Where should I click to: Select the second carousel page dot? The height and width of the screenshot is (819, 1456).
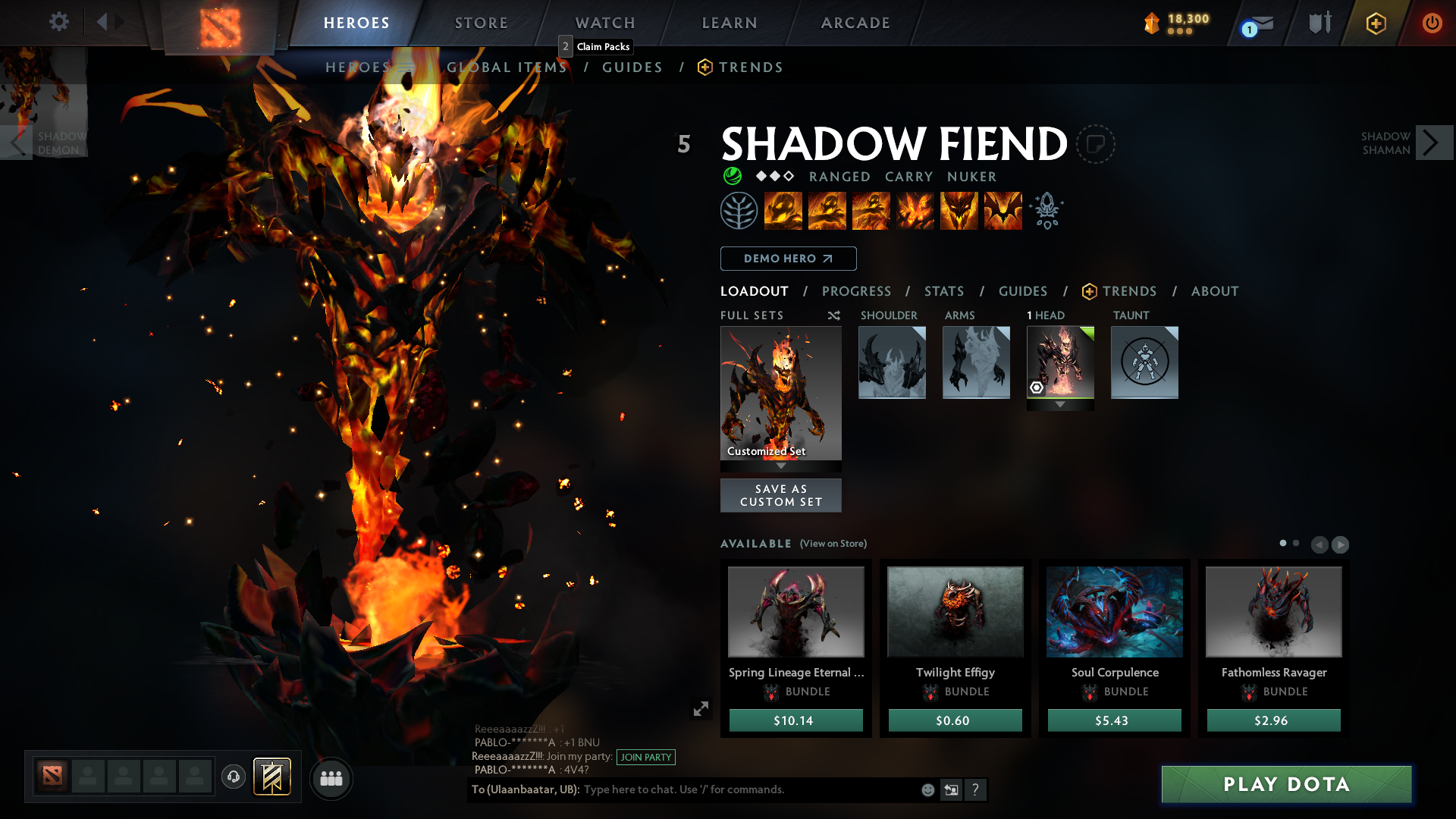(1296, 543)
